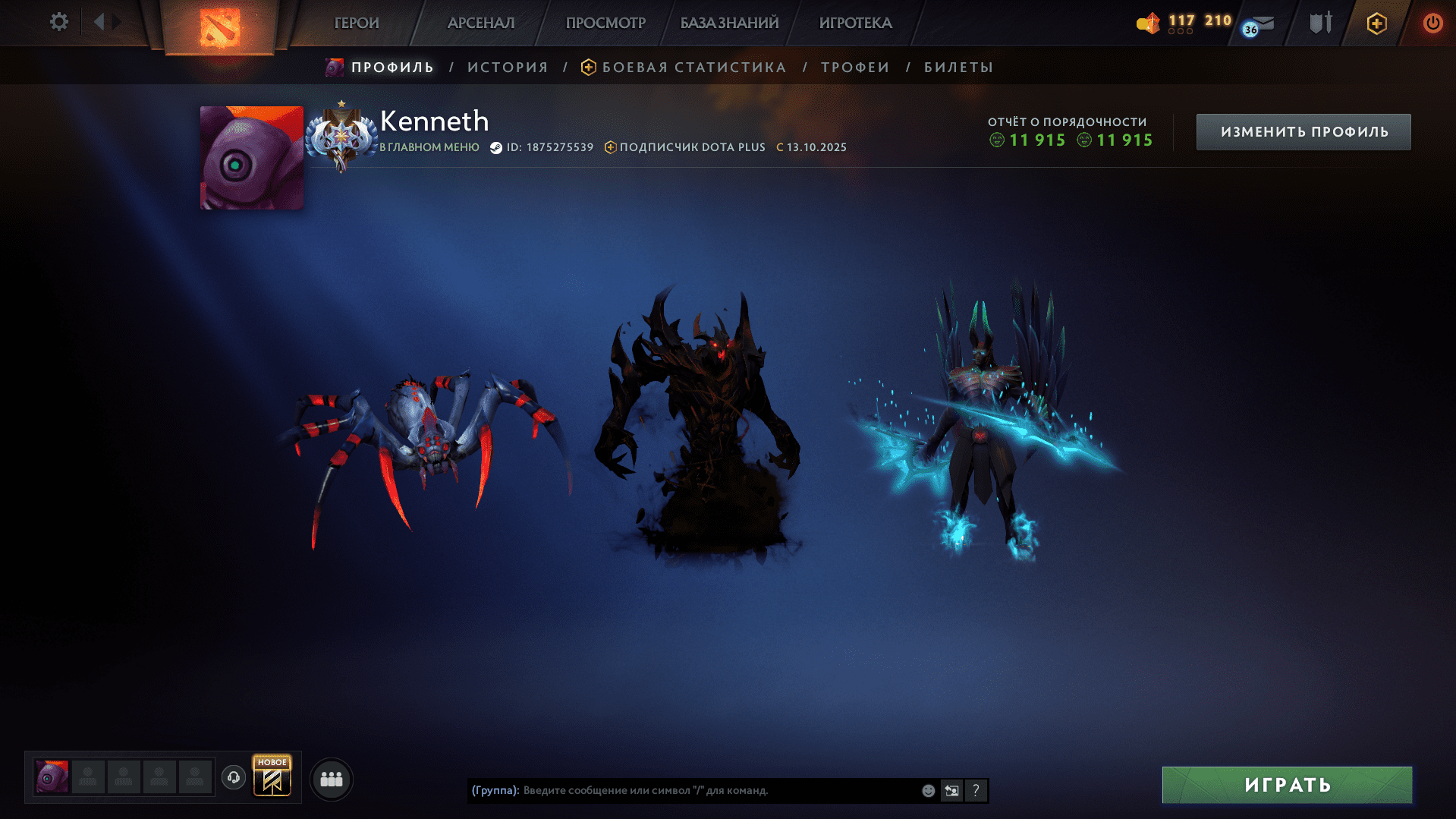Image resolution: width=1456 pixels, height=819 pixels.
Task: Open the ИГРОТЕКА menu
Action: (854, 23)
